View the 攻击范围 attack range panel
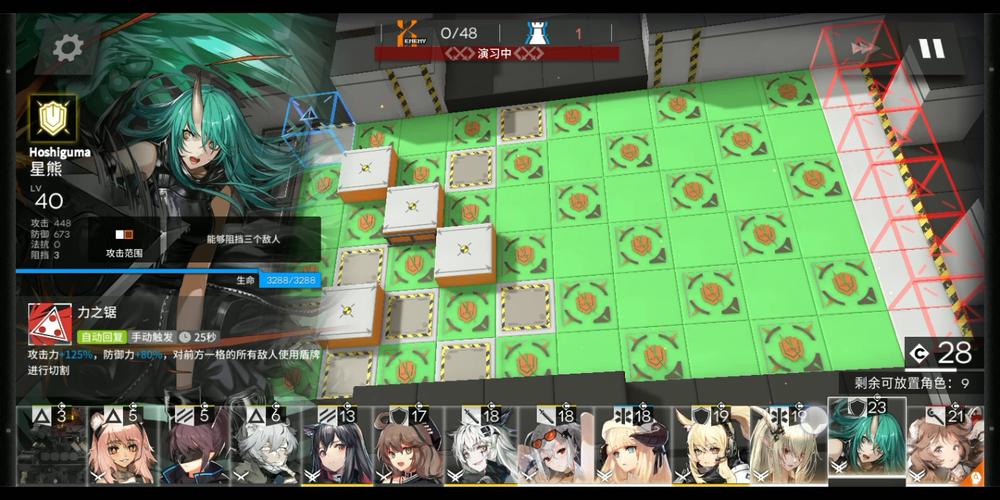Viewport: 1000px width, 500px height. tap(124, 241)
